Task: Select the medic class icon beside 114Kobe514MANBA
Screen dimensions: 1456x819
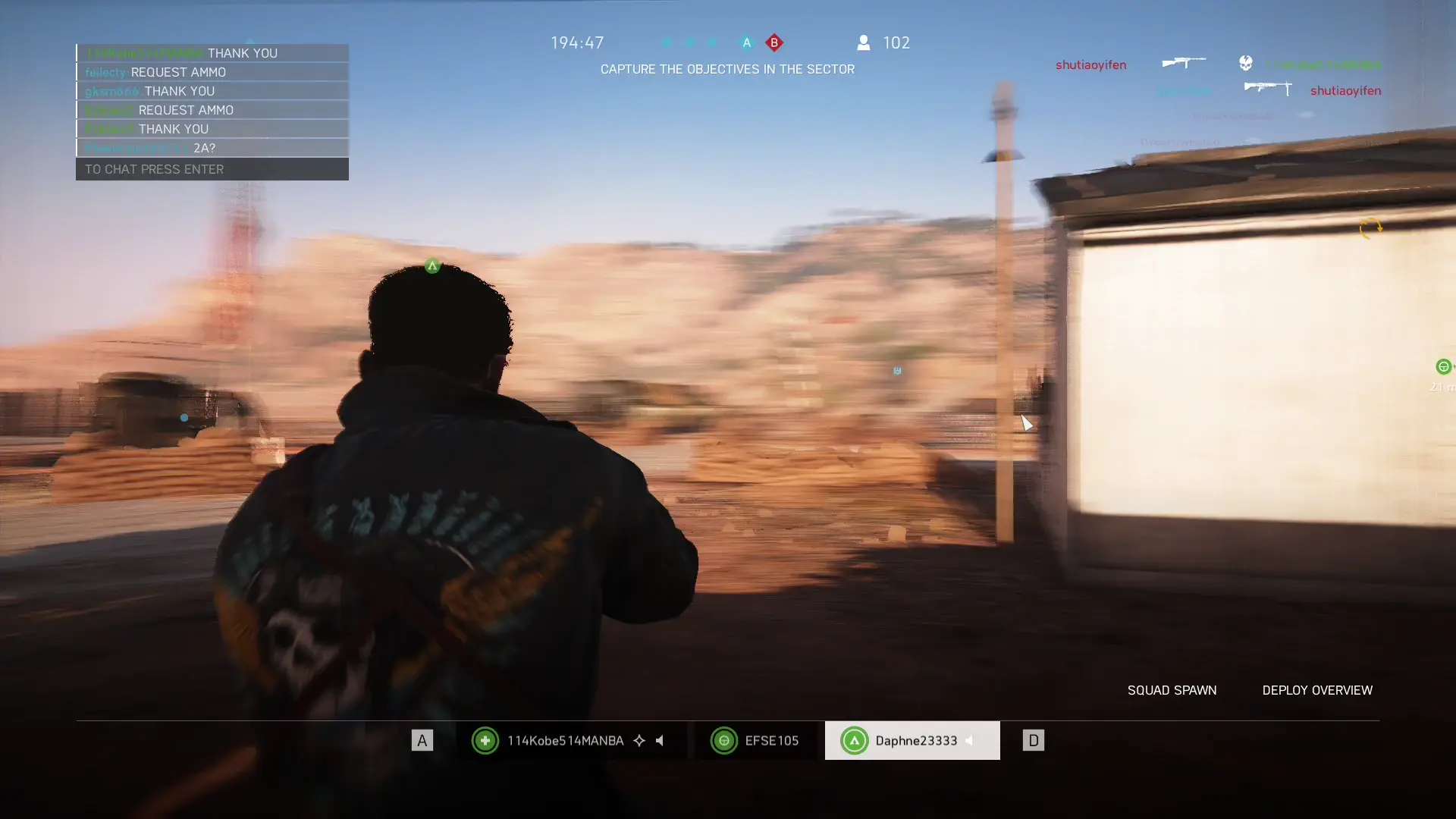Action: click(x=485, y=741)
